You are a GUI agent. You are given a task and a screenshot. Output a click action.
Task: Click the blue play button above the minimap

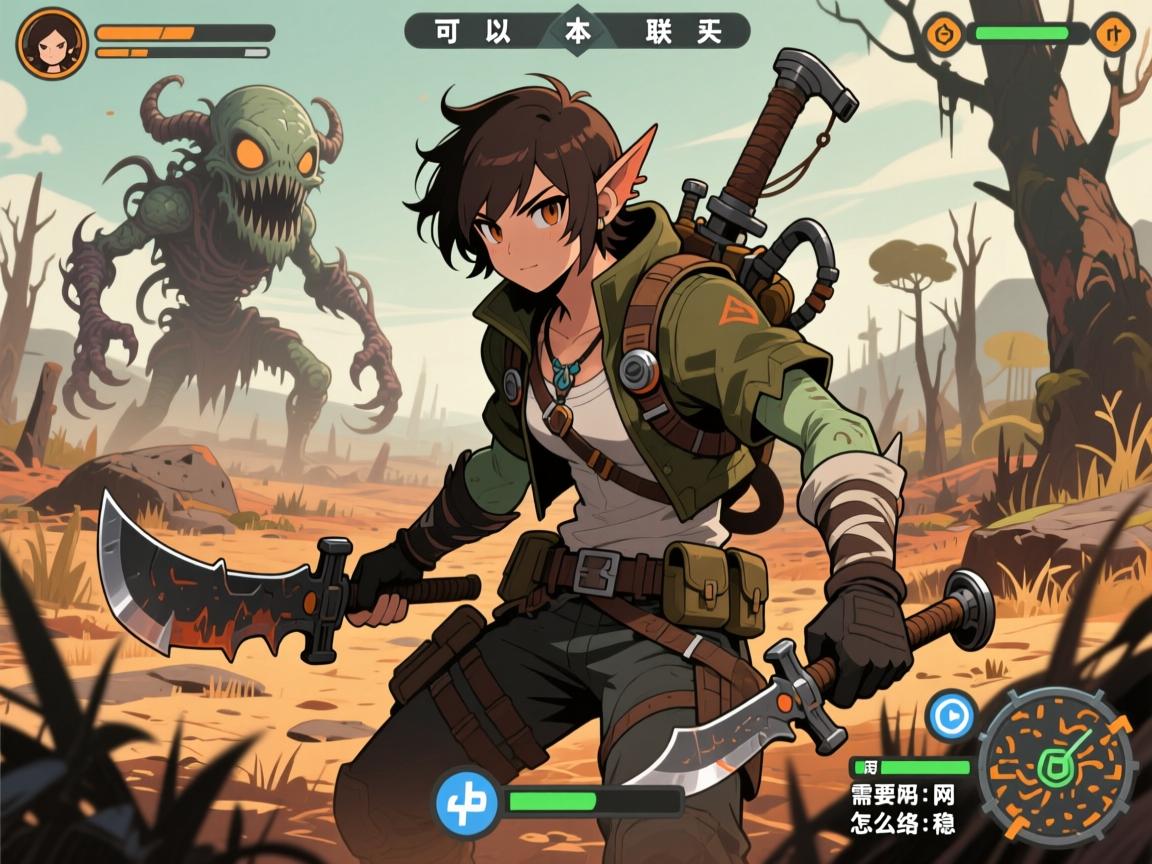(x=950, y=716)
